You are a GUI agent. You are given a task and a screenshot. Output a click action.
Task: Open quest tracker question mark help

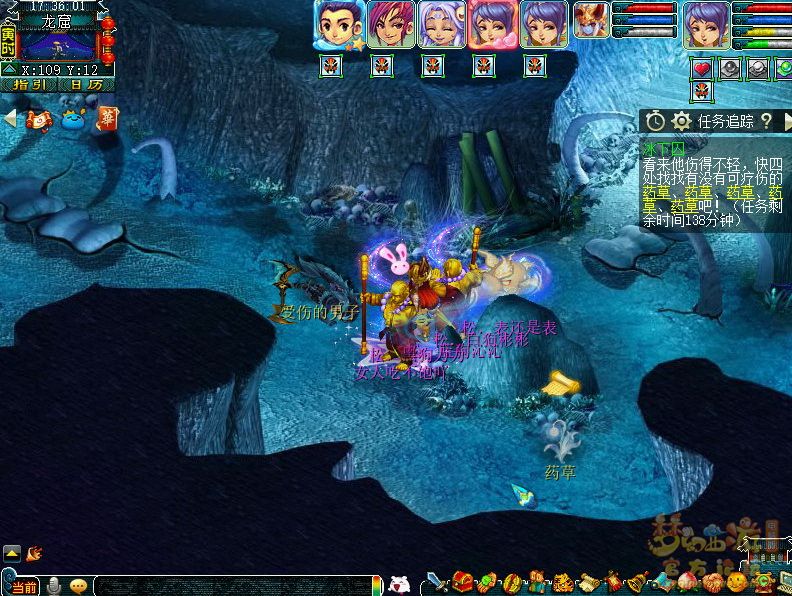[767, 121]
